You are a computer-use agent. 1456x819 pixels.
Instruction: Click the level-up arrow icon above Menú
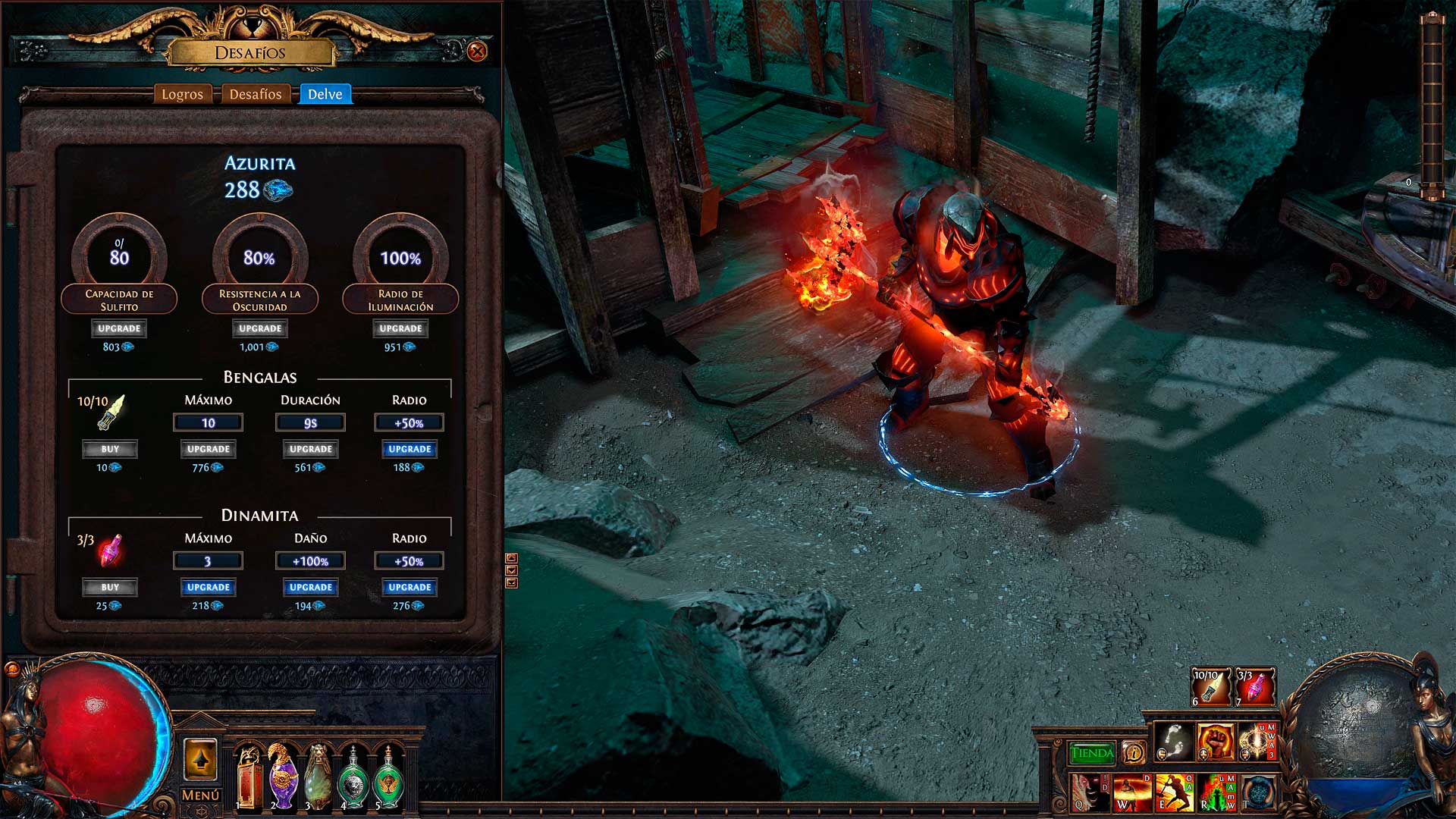pos(201,759)
